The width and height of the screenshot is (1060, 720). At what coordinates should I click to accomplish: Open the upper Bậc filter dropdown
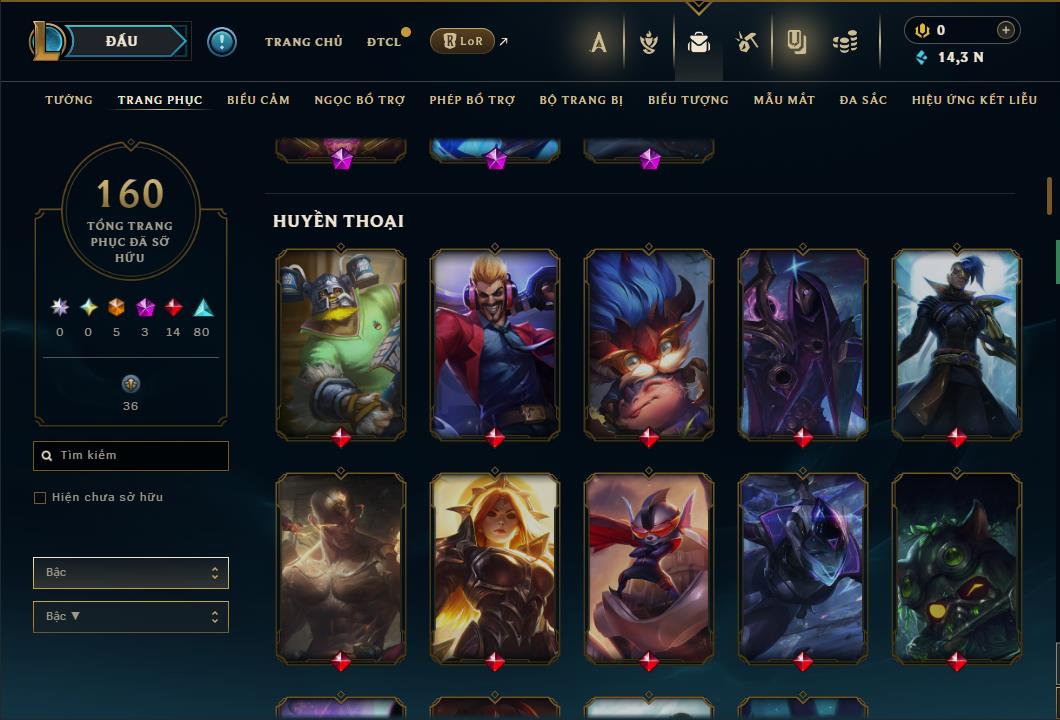(x=131, y=573)
